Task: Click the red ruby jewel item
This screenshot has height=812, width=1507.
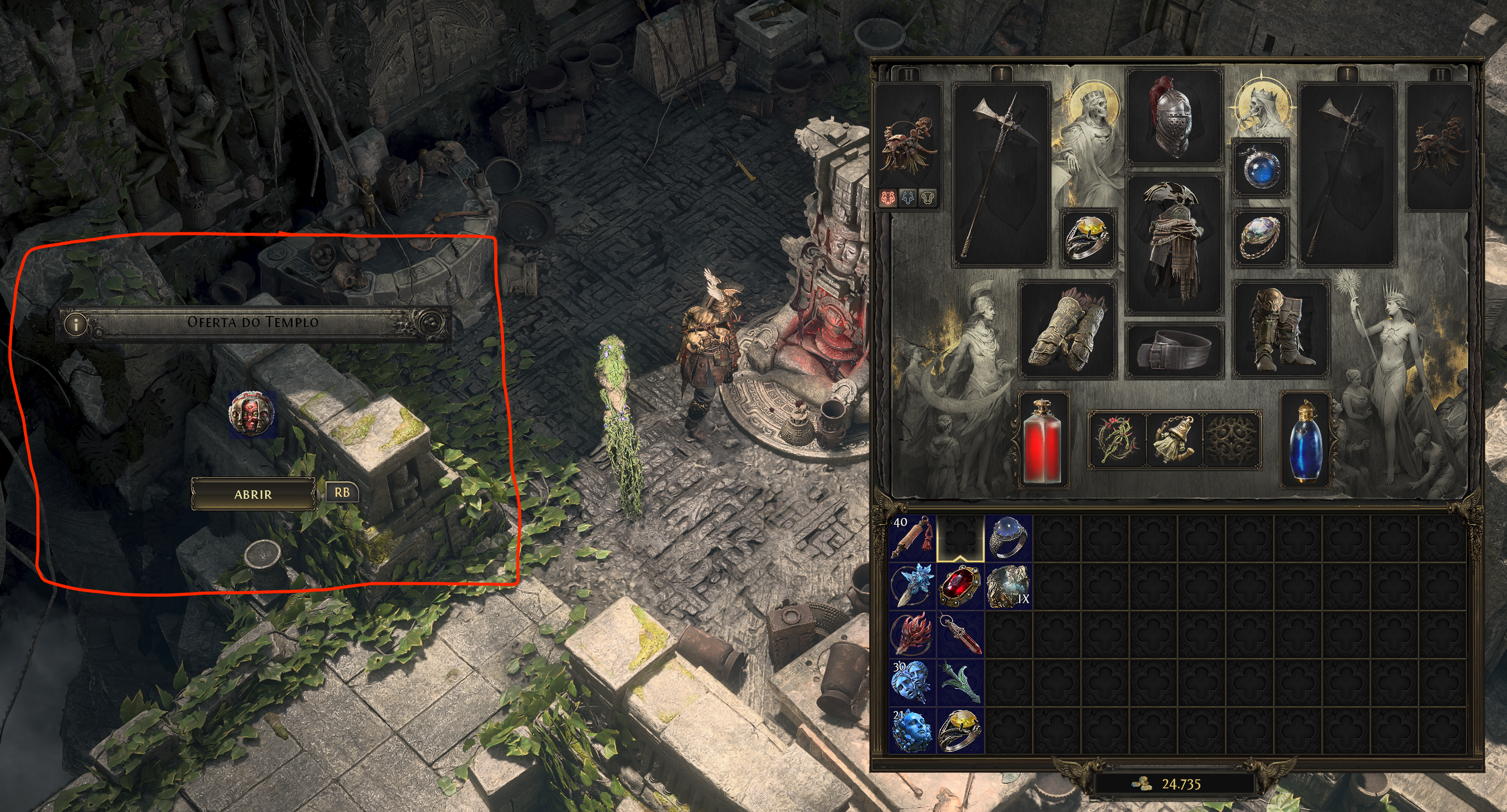Action: pos(960,586)
